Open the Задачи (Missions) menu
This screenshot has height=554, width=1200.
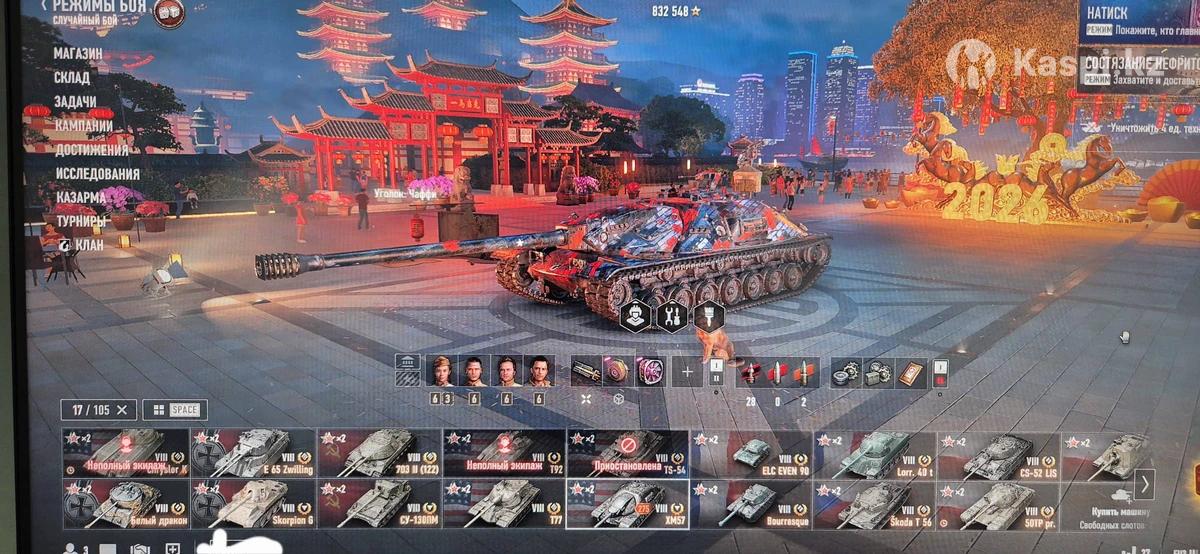[x=75, y=102]
